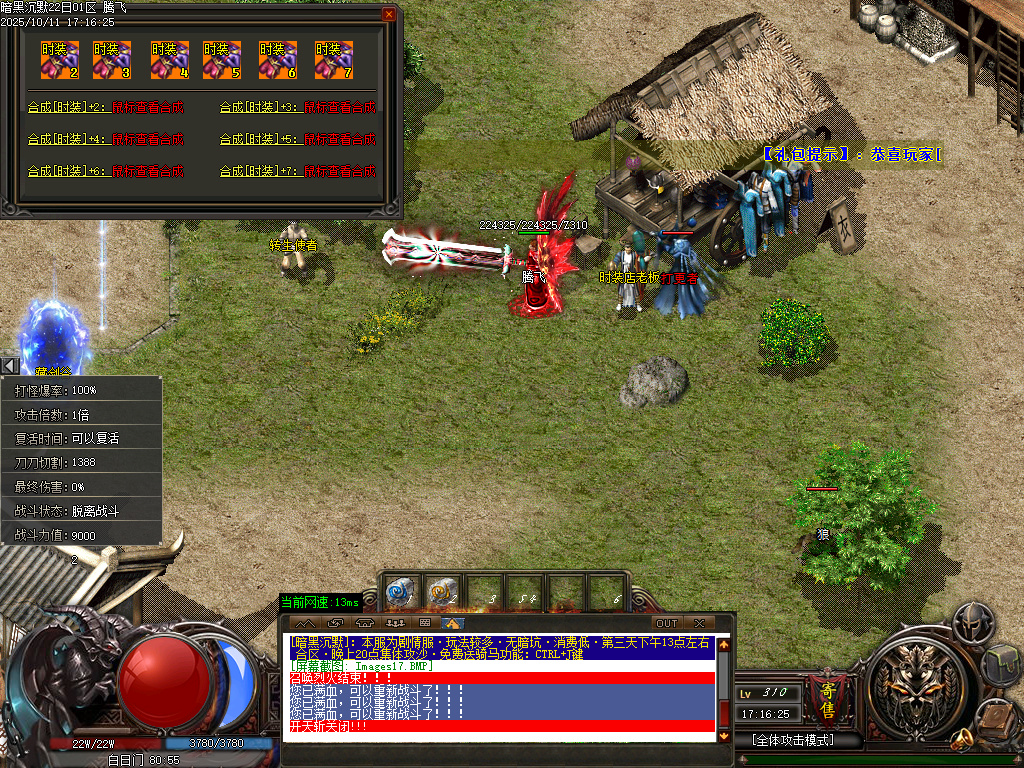This screenshot has width=1024, height=768.
Task: Close the chat window with the X
Action: [x=699, y=624]
